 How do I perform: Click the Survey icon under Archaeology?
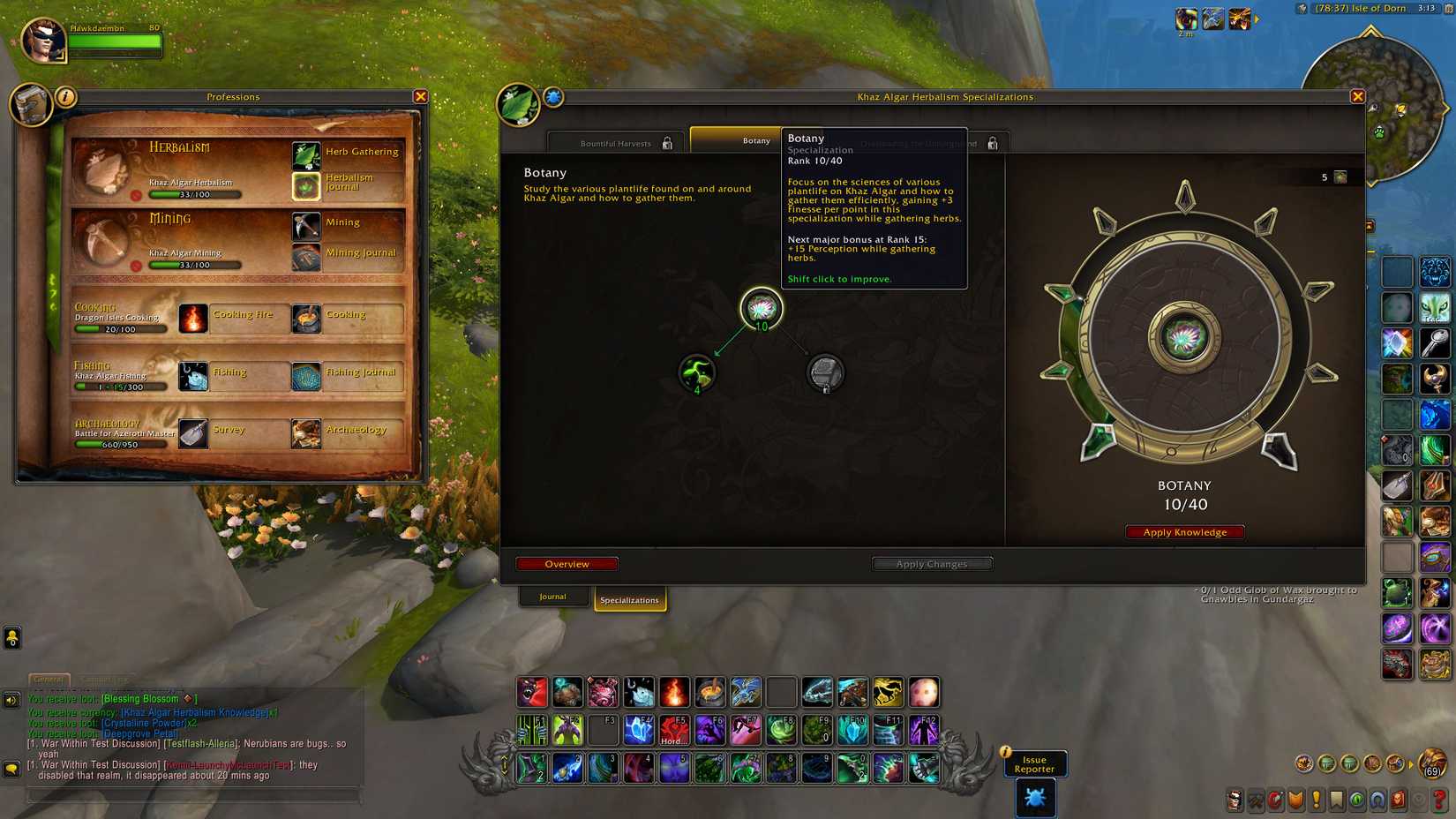click(x=192, y=433)
